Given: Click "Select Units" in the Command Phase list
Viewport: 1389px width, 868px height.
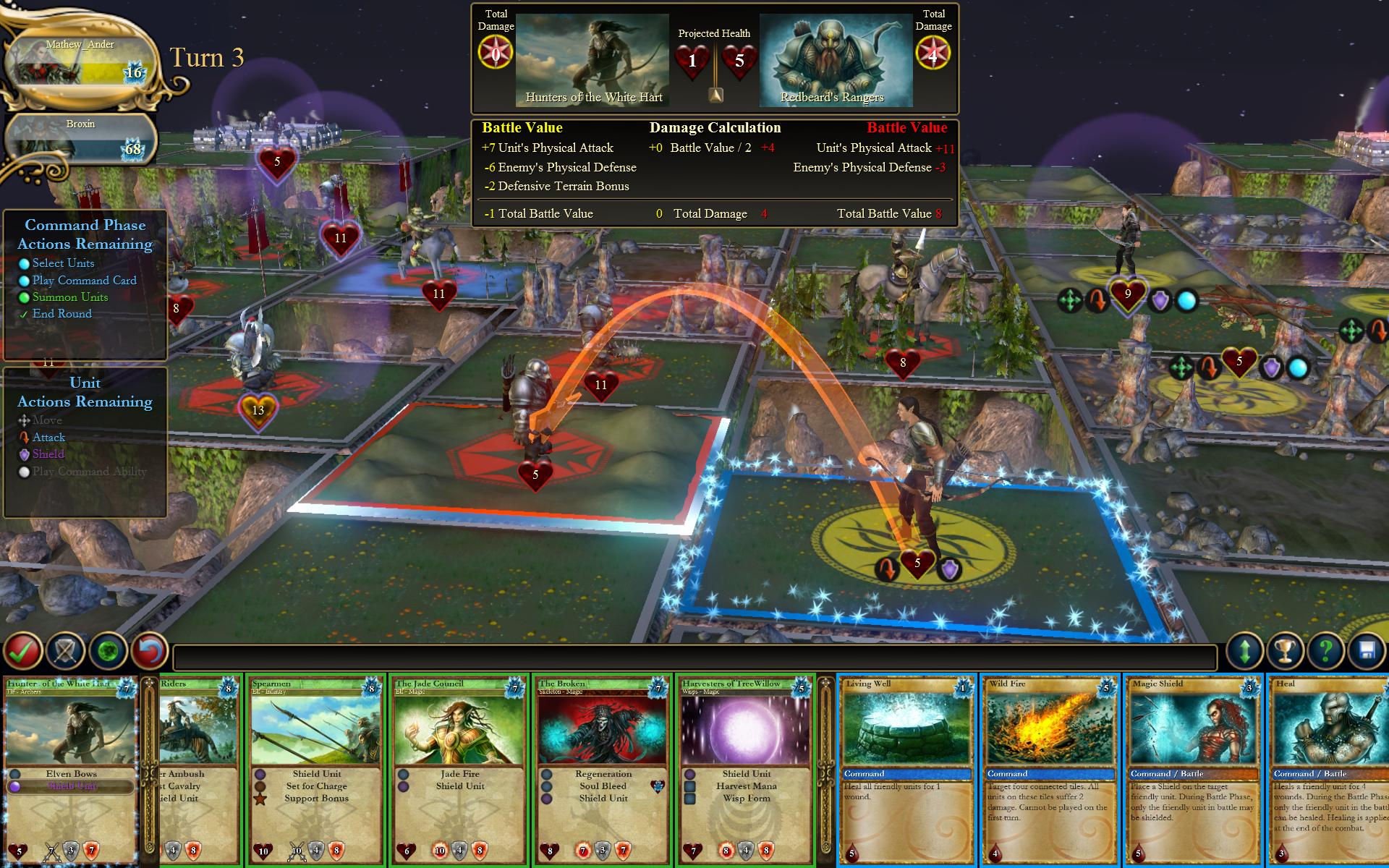Looking at the screenshot, I should [x=62, y=263].
